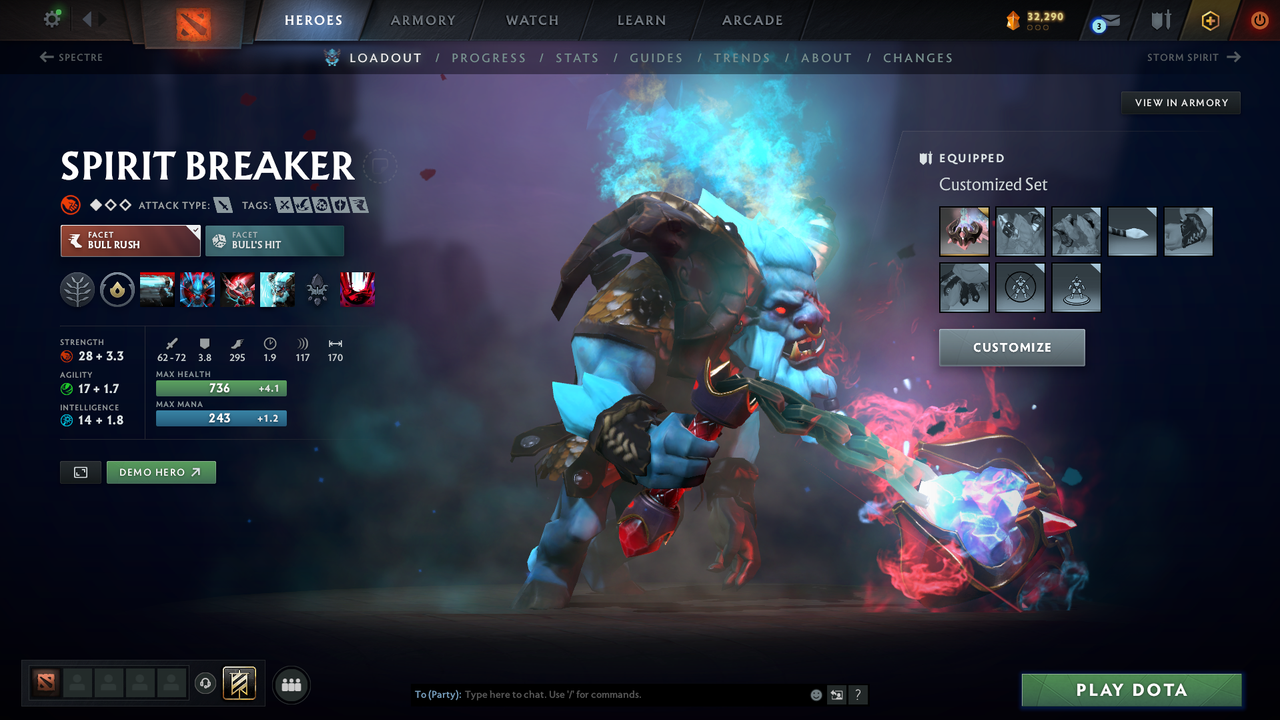Screen dimensions: 1280x720
Task: Click the Dota Plus hexagon icon
Action: click(1210, 20)
